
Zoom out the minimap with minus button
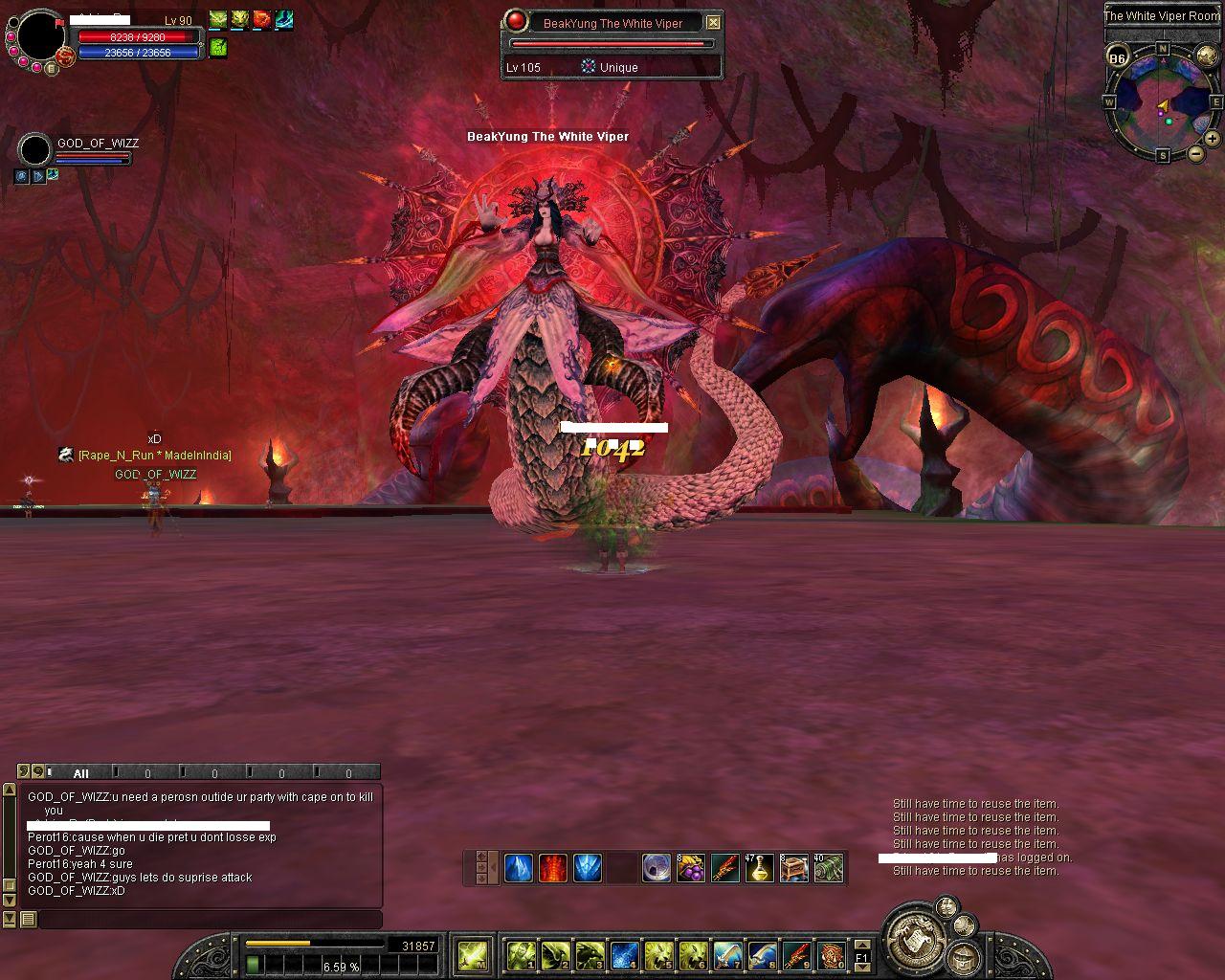tap(1195, 153)
